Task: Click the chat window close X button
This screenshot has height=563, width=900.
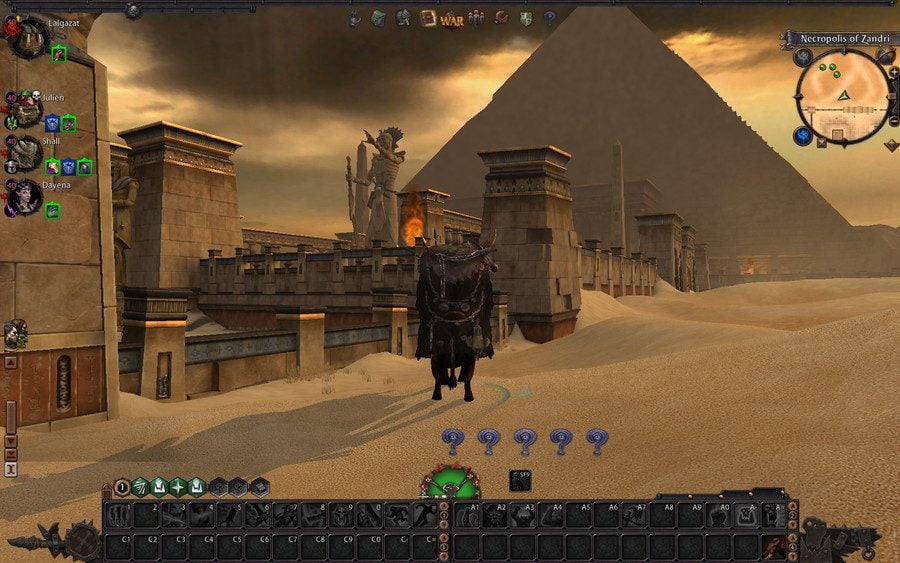Action: tap(11, 468)
